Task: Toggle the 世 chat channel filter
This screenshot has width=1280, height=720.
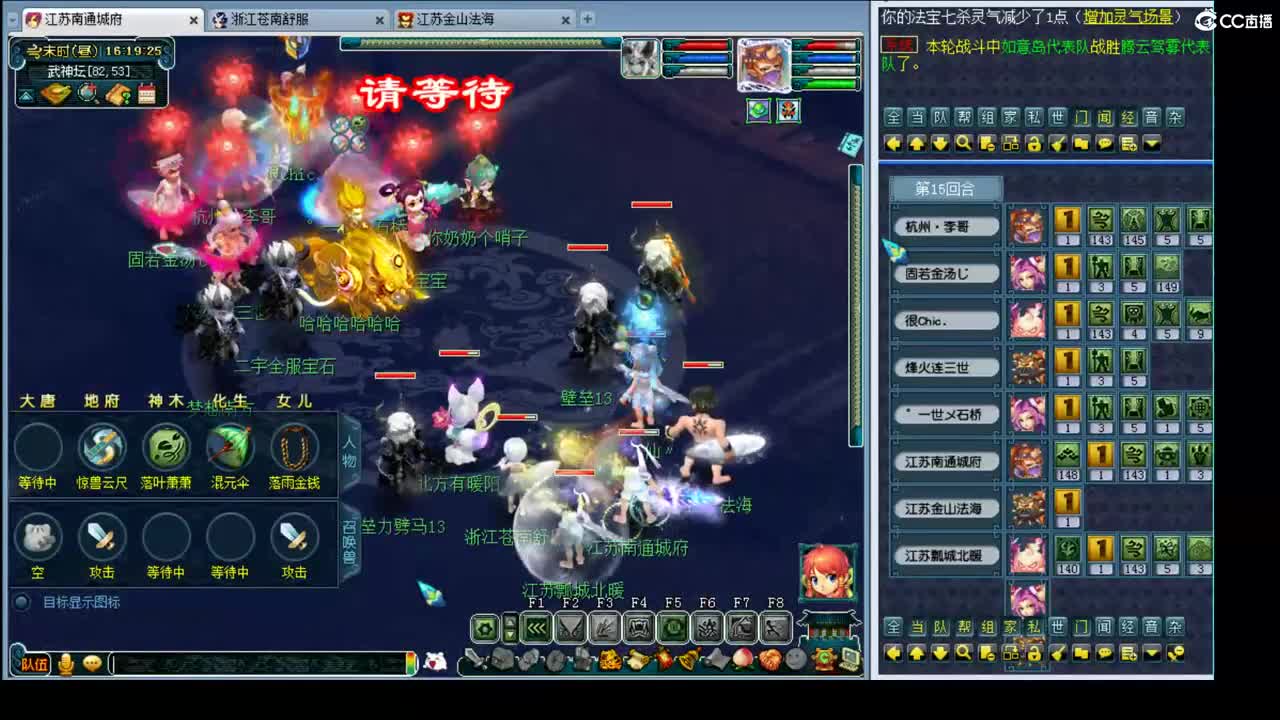Action: [1056, 117]
